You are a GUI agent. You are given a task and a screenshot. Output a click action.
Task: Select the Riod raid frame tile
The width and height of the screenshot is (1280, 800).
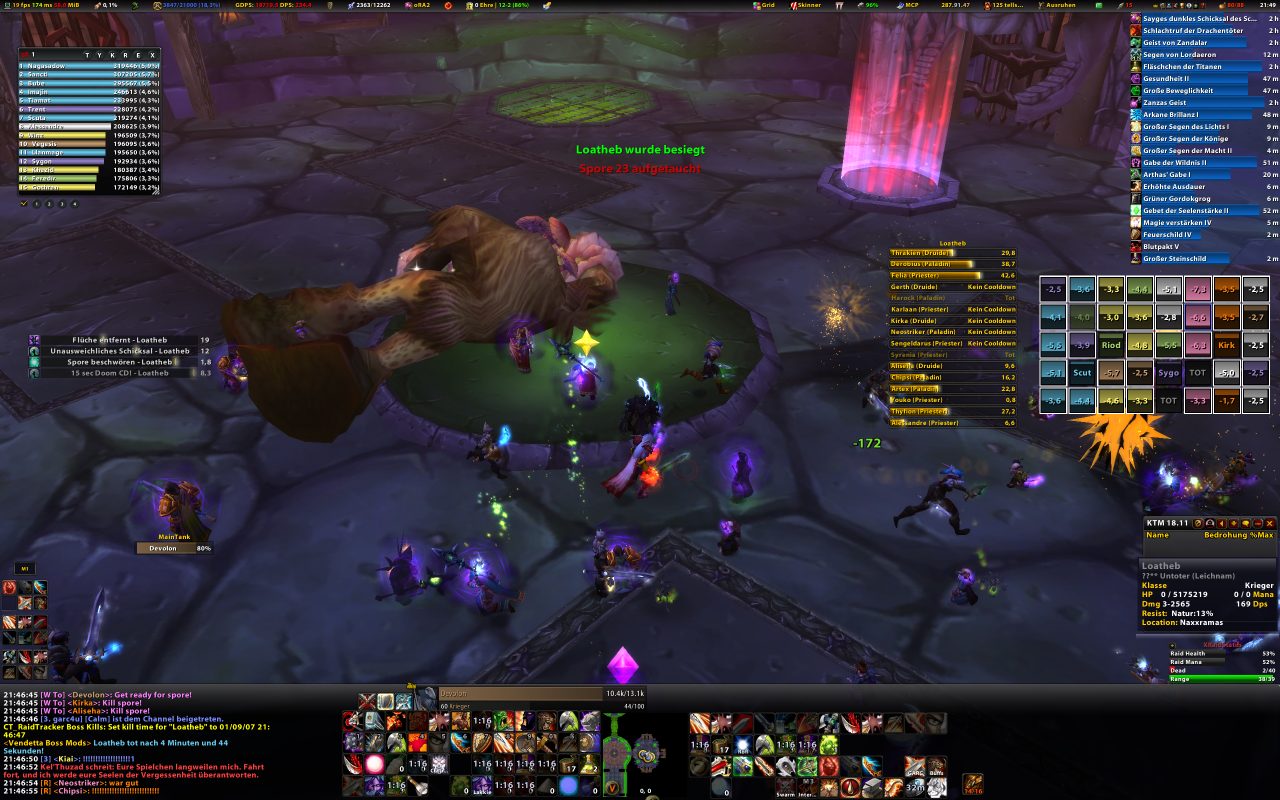1111,345
